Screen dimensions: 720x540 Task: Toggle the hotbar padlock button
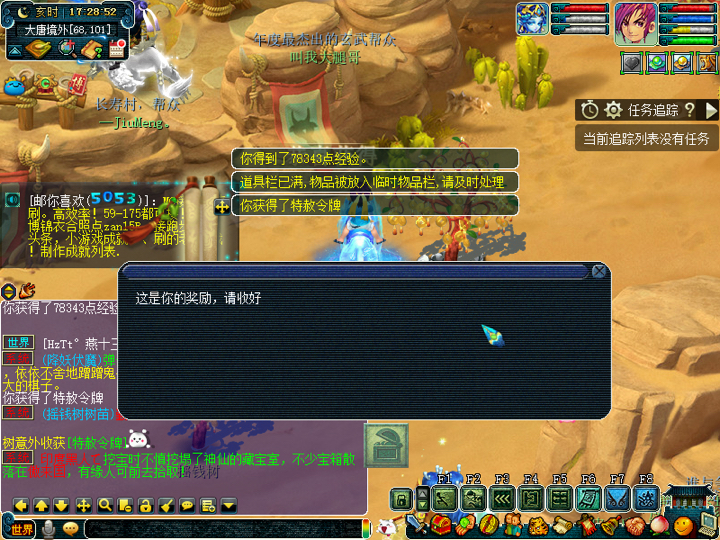(400, 498)
